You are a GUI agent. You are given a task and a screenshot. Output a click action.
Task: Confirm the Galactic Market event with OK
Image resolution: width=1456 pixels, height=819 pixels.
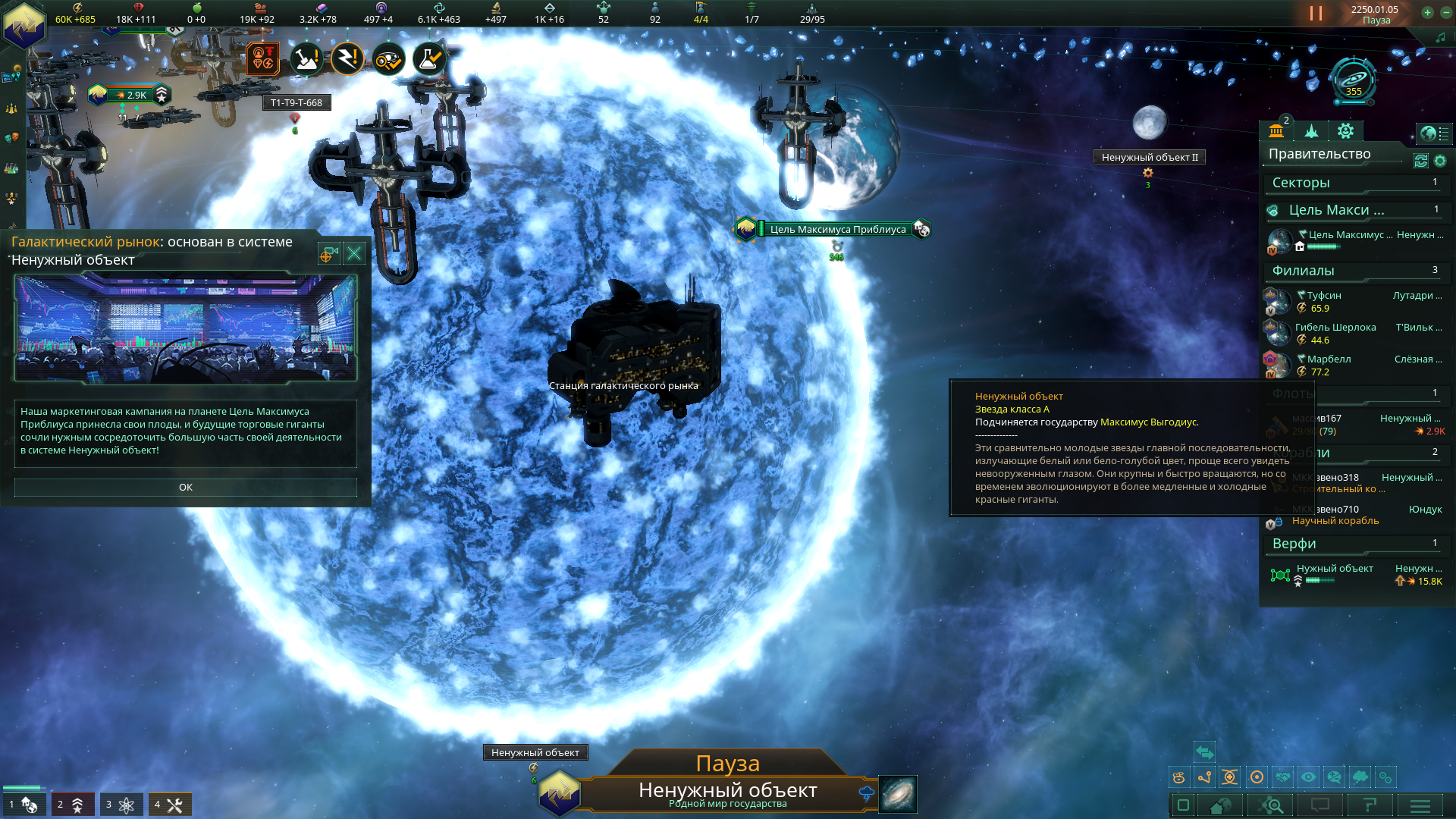(x=185, y=488)
